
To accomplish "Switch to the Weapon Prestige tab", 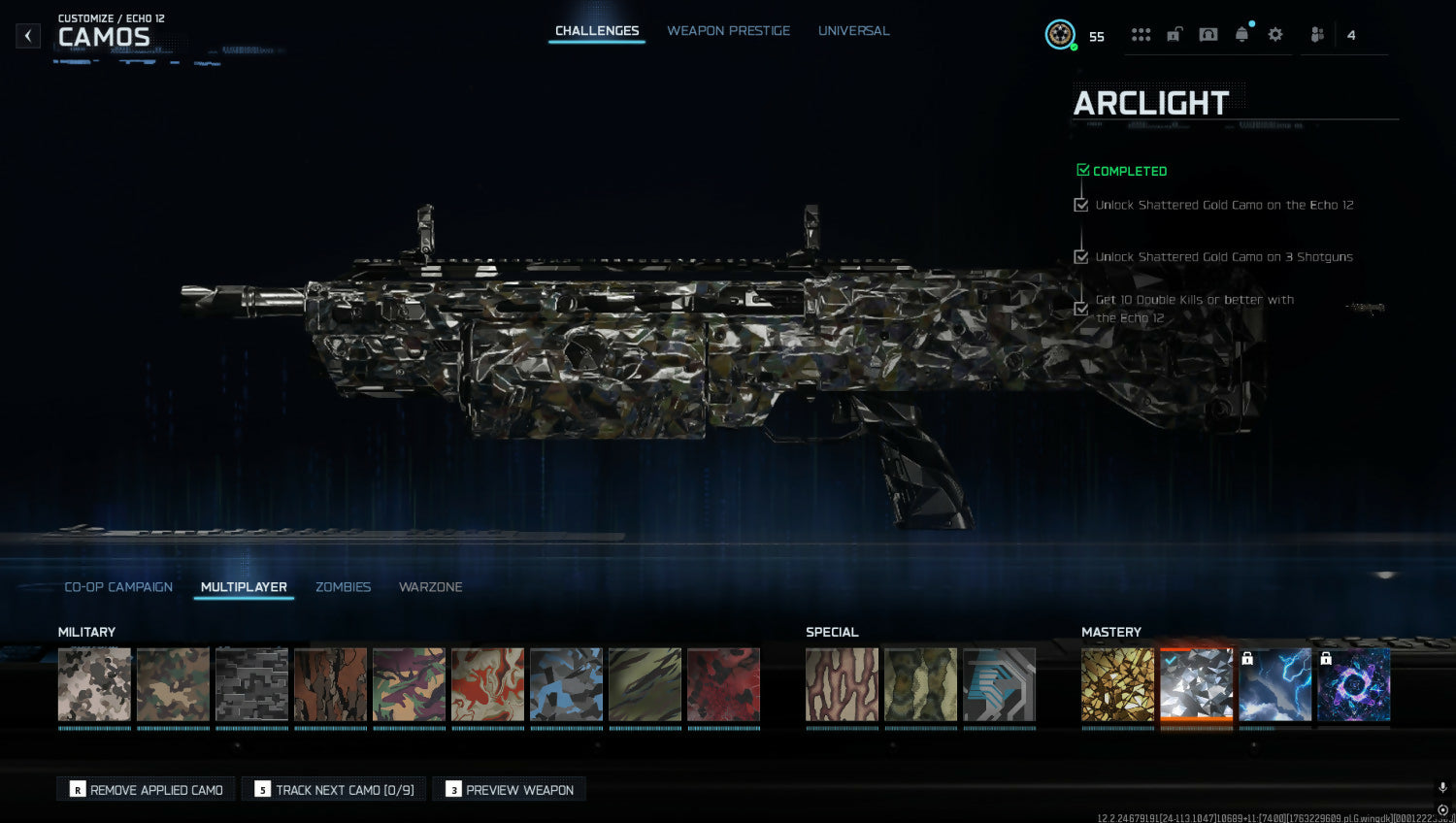I will pyautogui.click(x=728, y=31).
